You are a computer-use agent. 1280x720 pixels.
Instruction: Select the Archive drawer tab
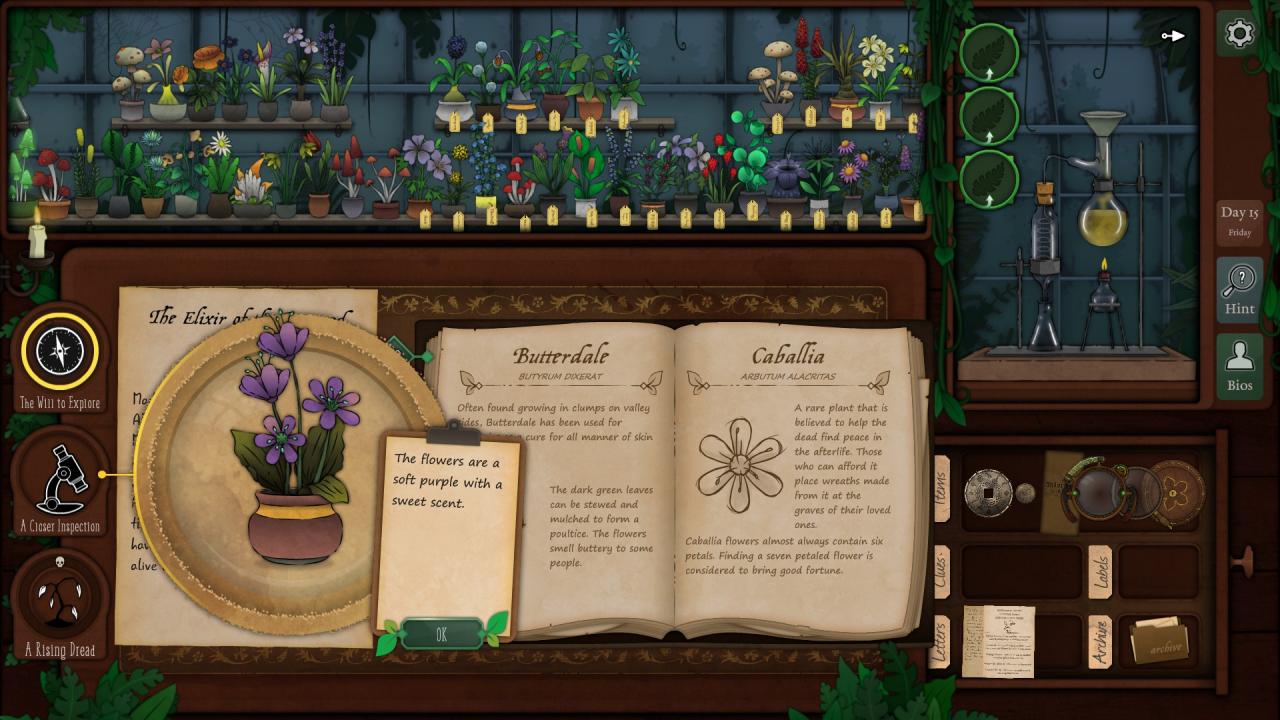1100,641
